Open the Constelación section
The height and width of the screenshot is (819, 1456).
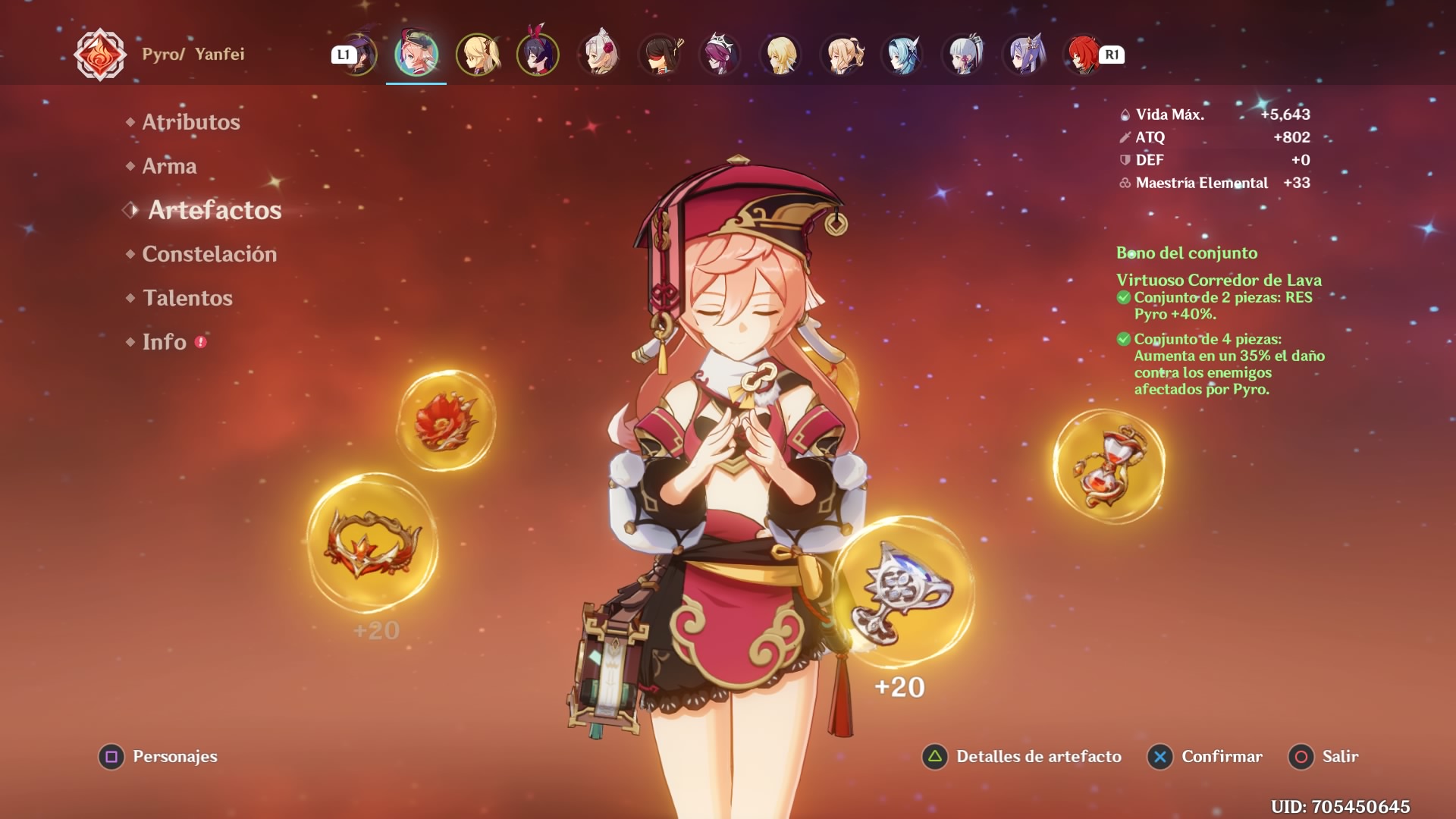click(x=209, y=254)
